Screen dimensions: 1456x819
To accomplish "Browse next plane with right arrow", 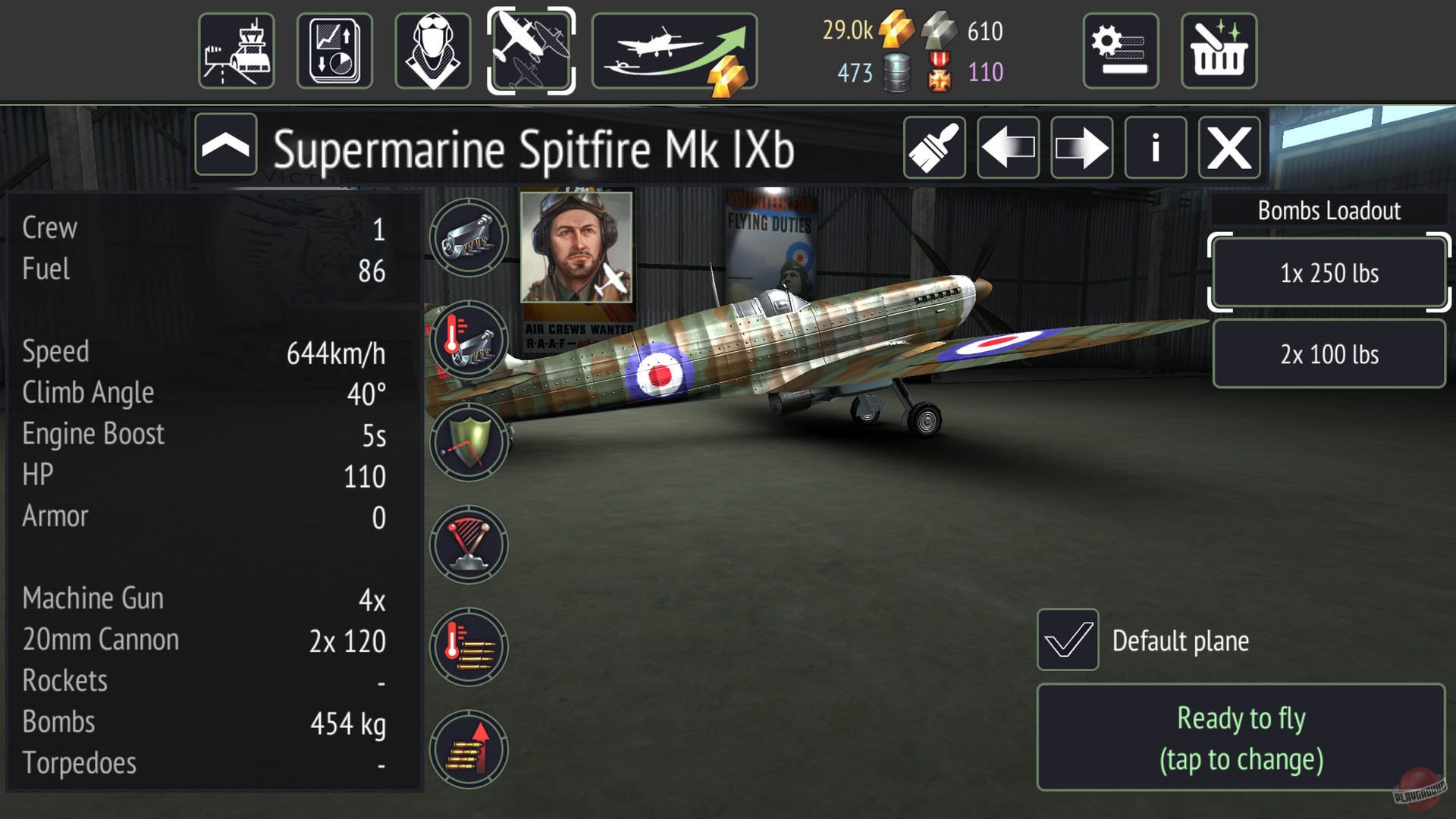I will pos(1081,147).
